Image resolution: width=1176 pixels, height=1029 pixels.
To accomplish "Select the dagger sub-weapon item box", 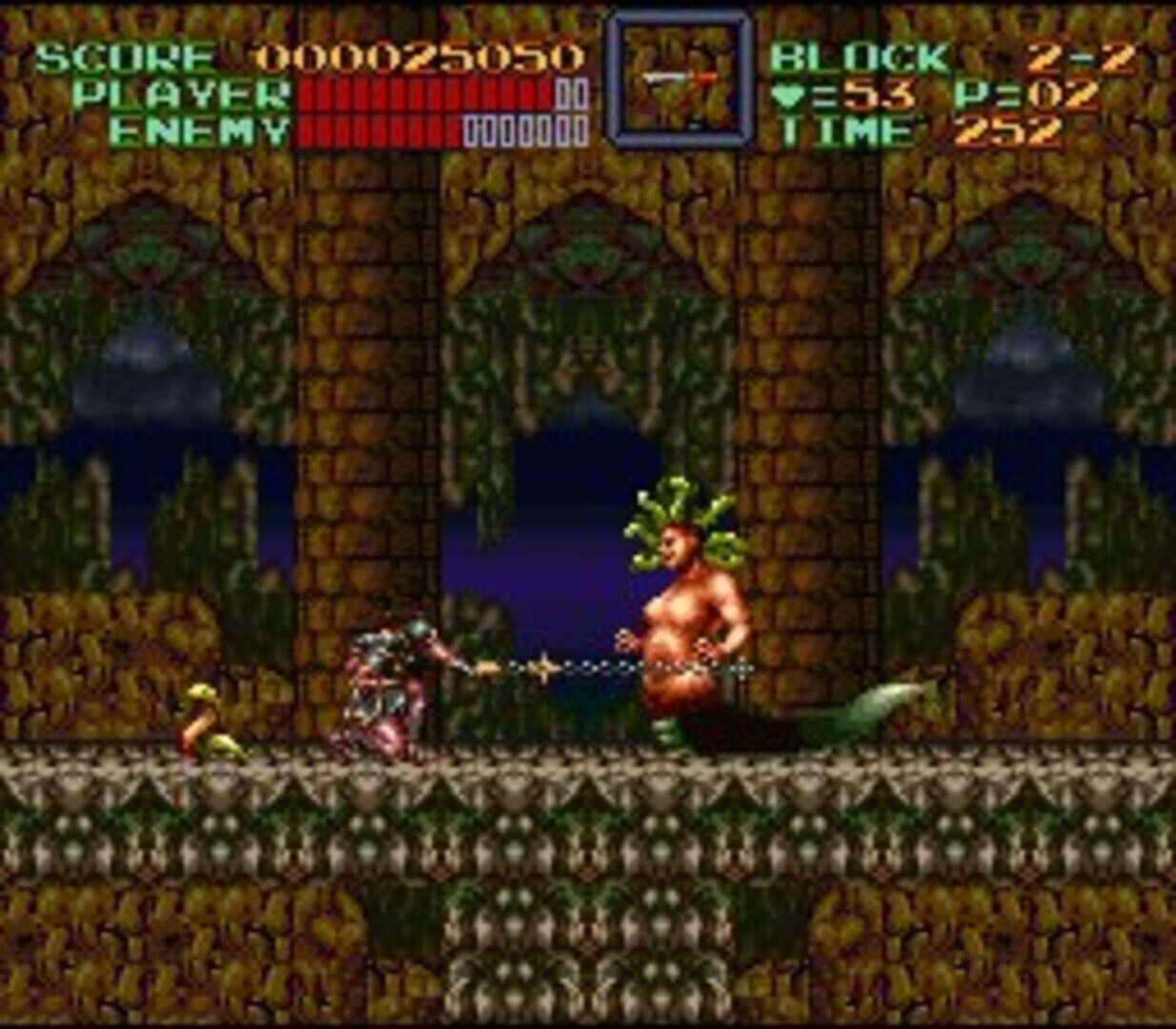I will tap(679, 80).
